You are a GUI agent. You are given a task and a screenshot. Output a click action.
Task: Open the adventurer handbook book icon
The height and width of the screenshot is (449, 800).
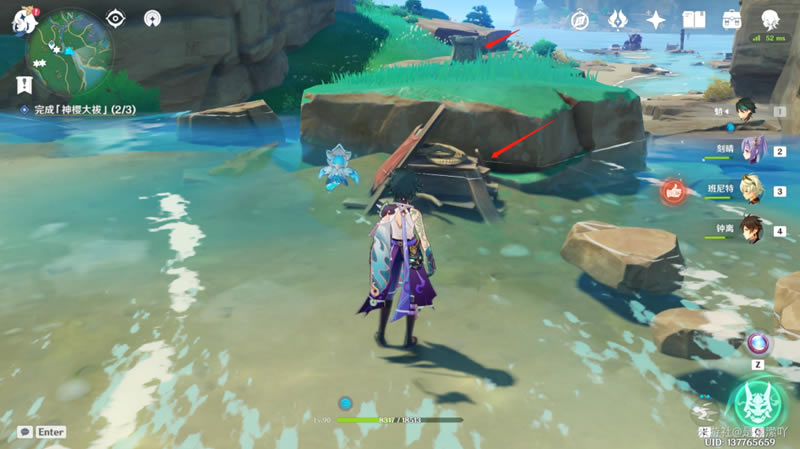tap(694, 20)
